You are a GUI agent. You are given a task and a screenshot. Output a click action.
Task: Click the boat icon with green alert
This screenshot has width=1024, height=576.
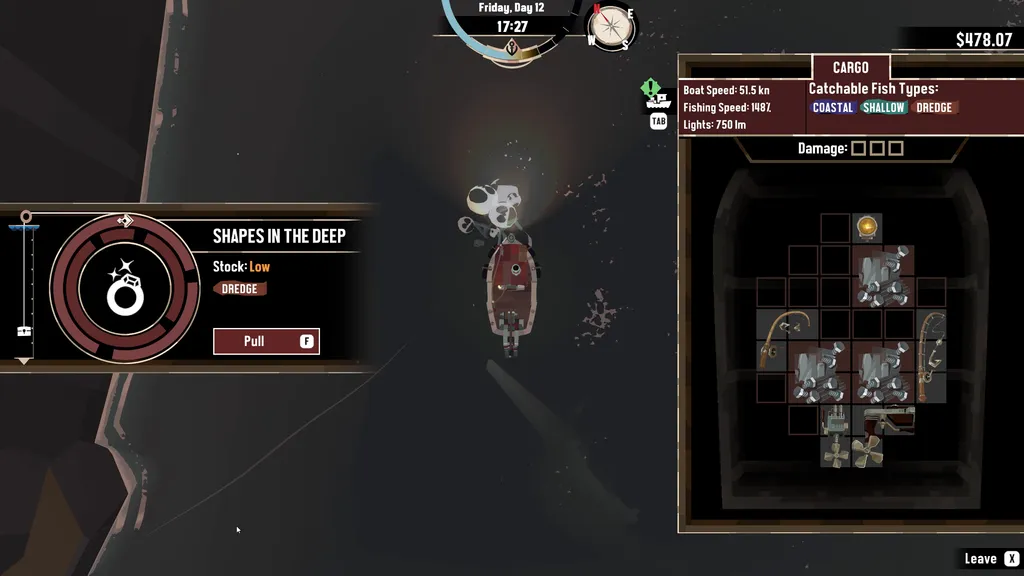click(657, 97)
